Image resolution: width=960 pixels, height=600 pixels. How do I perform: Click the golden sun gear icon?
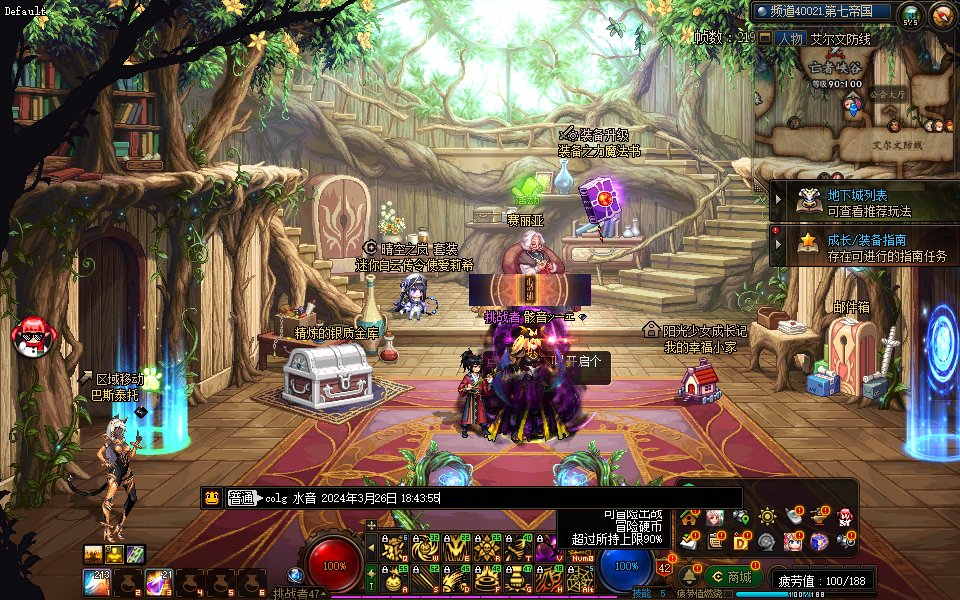click(x=767, y=518)
